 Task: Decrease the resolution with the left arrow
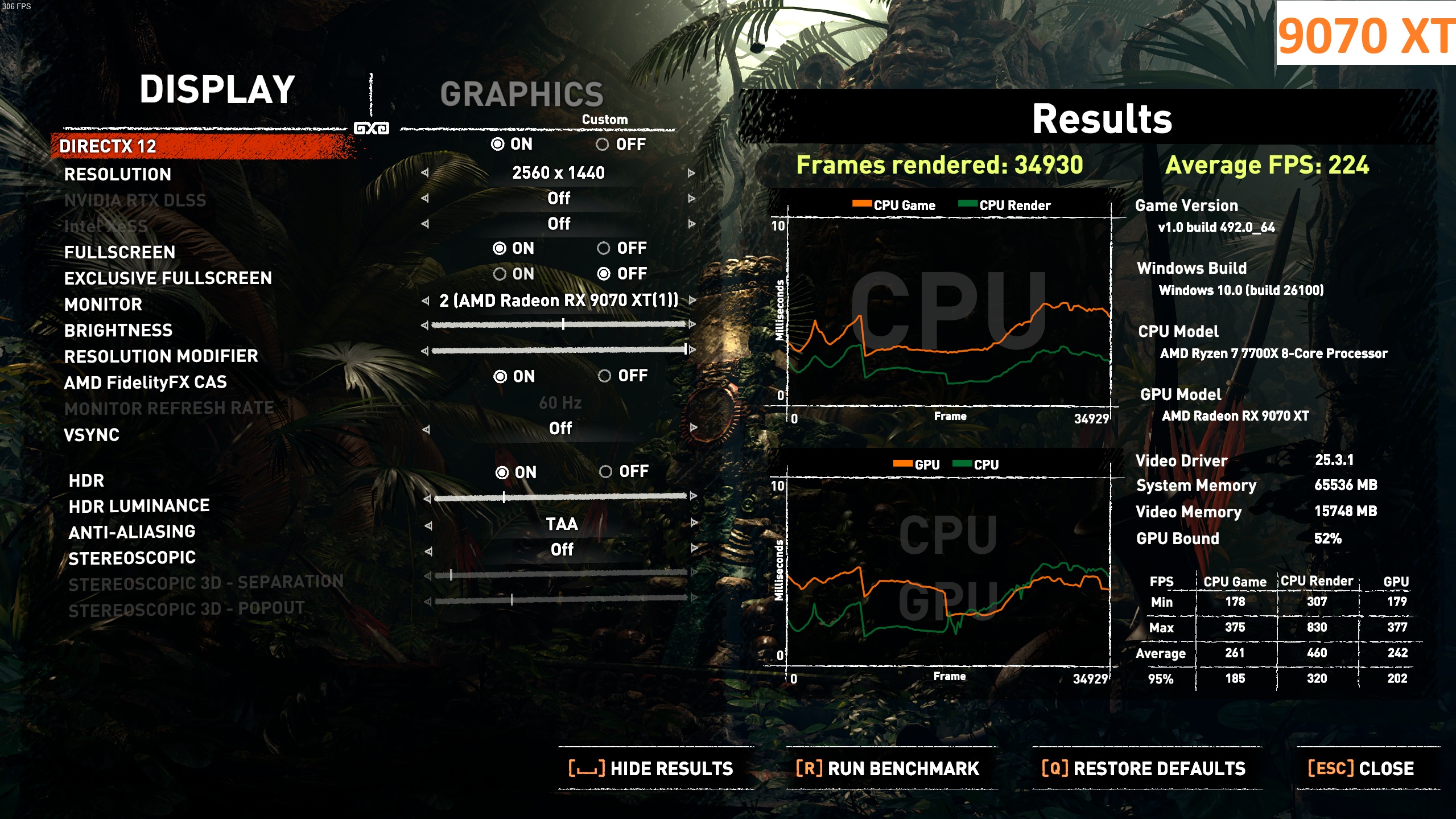[425, 173]
